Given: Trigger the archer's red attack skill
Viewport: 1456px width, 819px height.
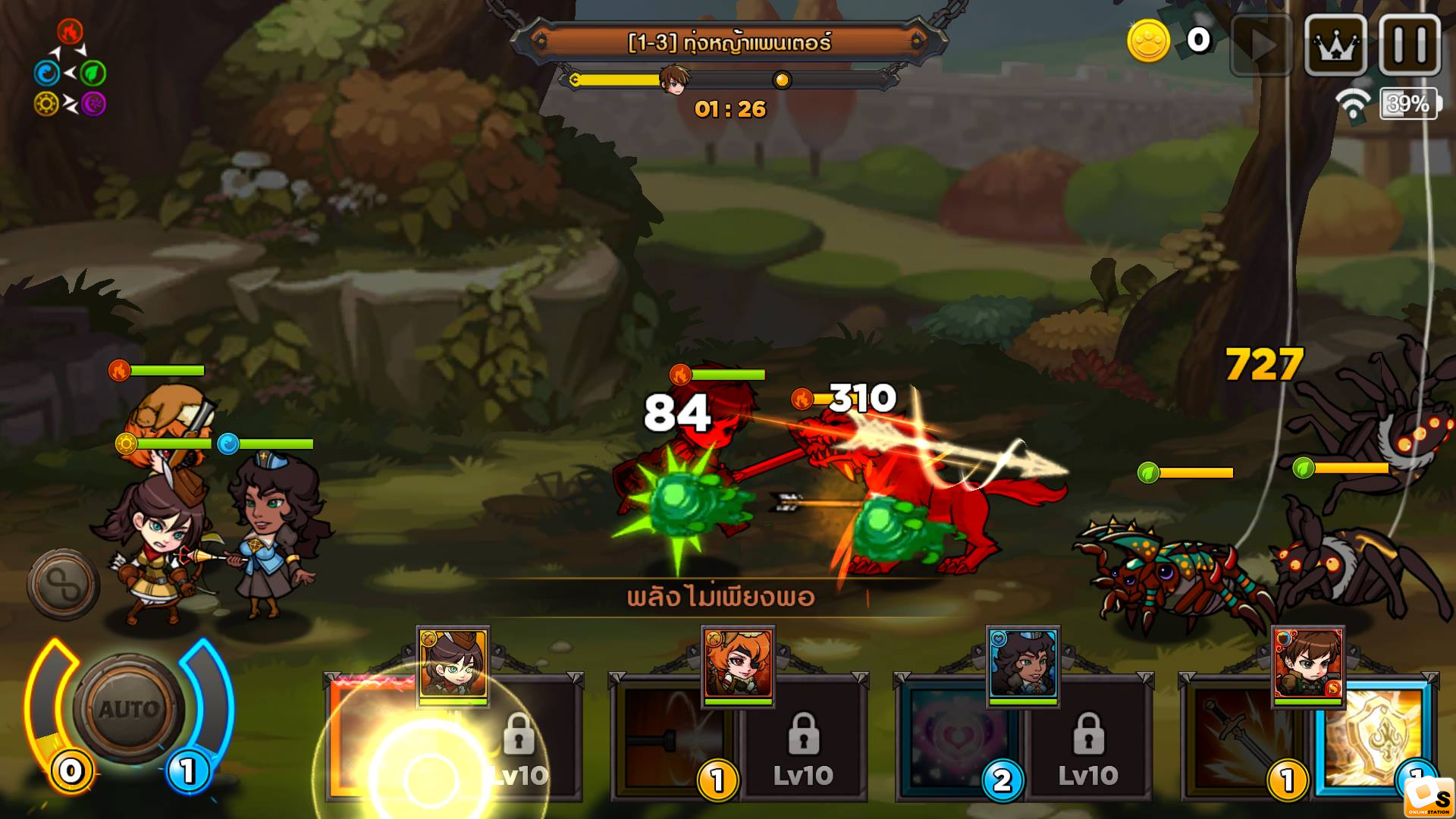Looking at the screenshot, I should click(375, 739).
